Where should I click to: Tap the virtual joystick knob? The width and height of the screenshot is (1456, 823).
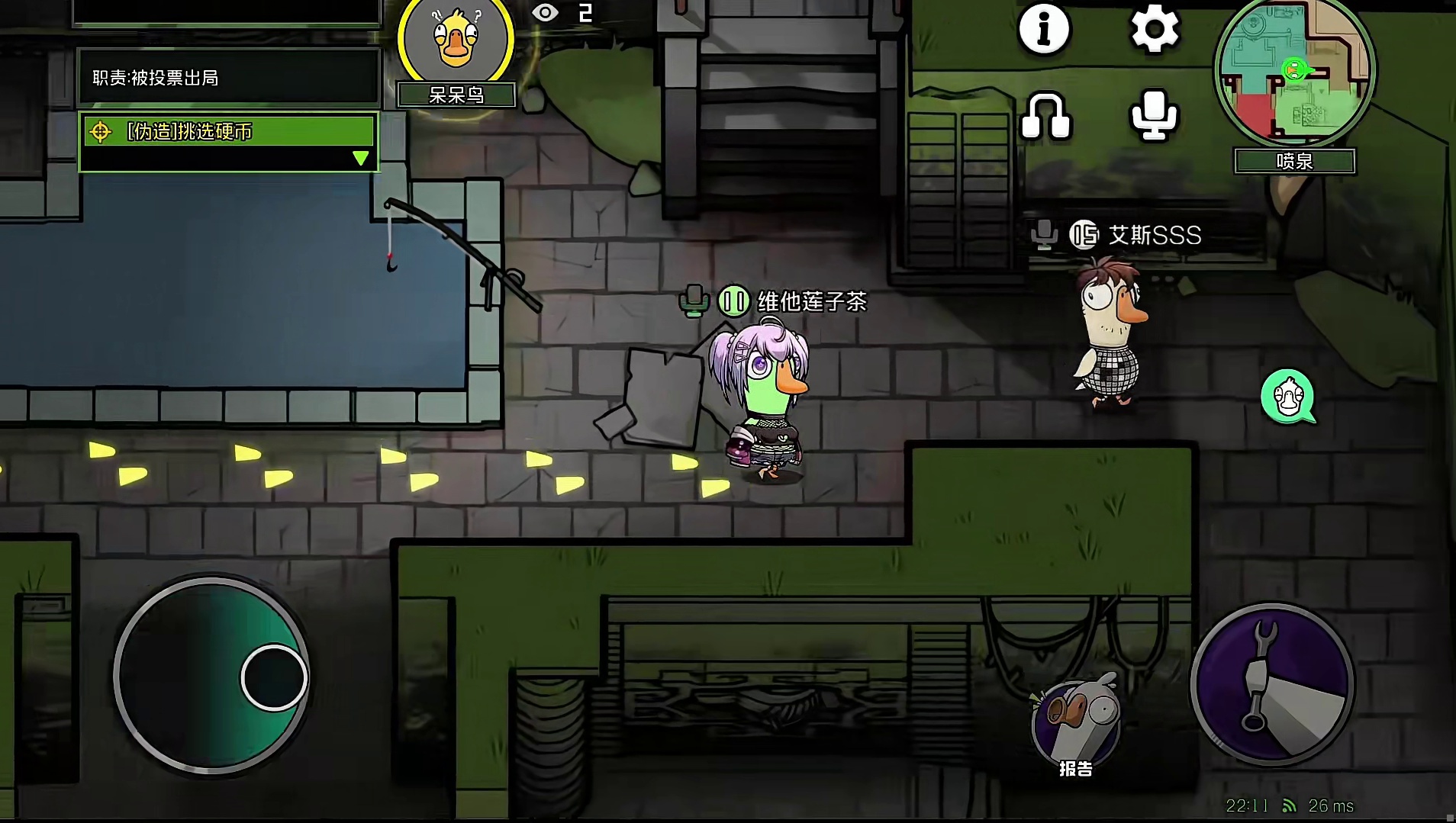click(274, 677)
